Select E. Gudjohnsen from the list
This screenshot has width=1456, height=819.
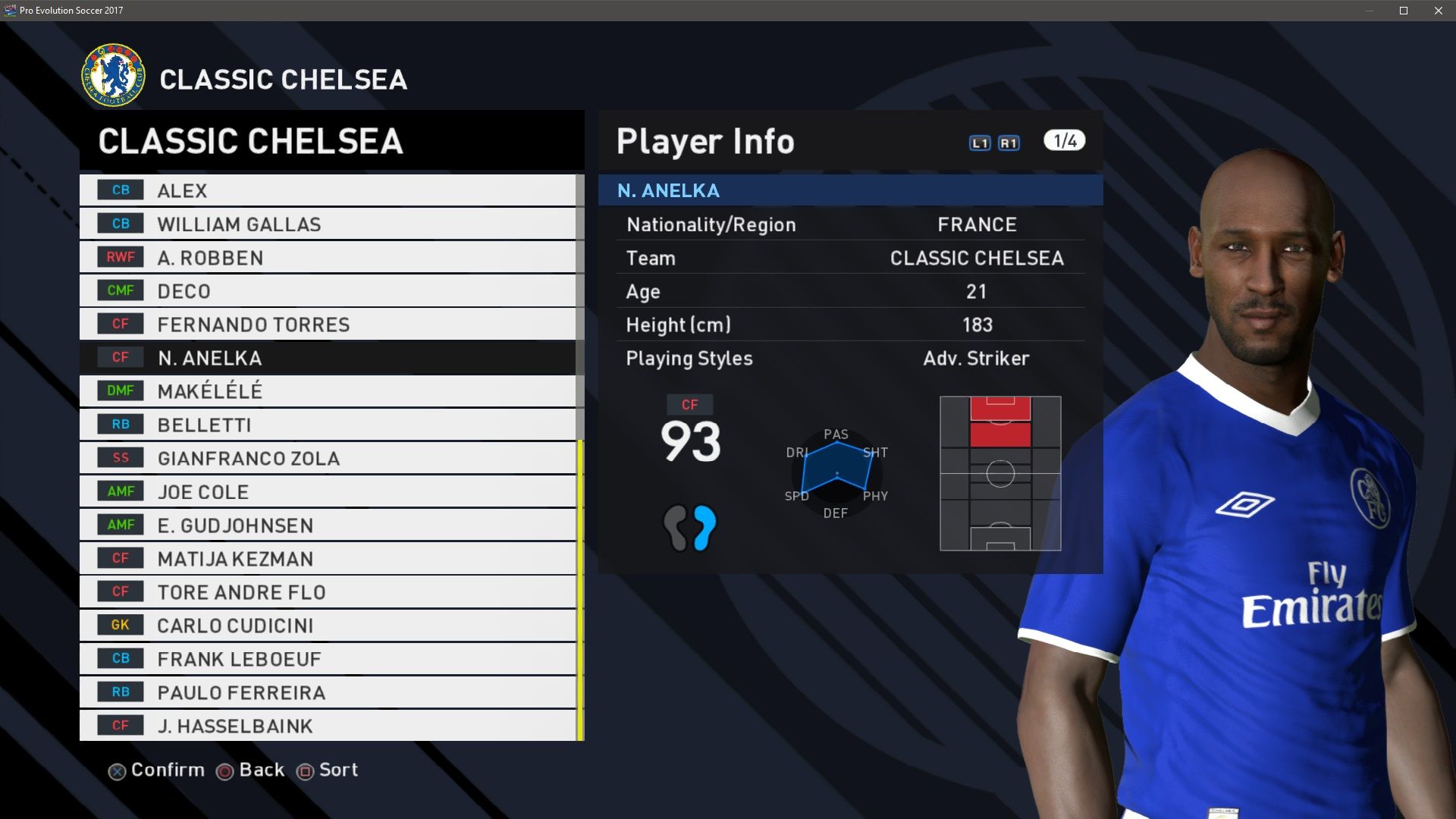tap(328, 525)
